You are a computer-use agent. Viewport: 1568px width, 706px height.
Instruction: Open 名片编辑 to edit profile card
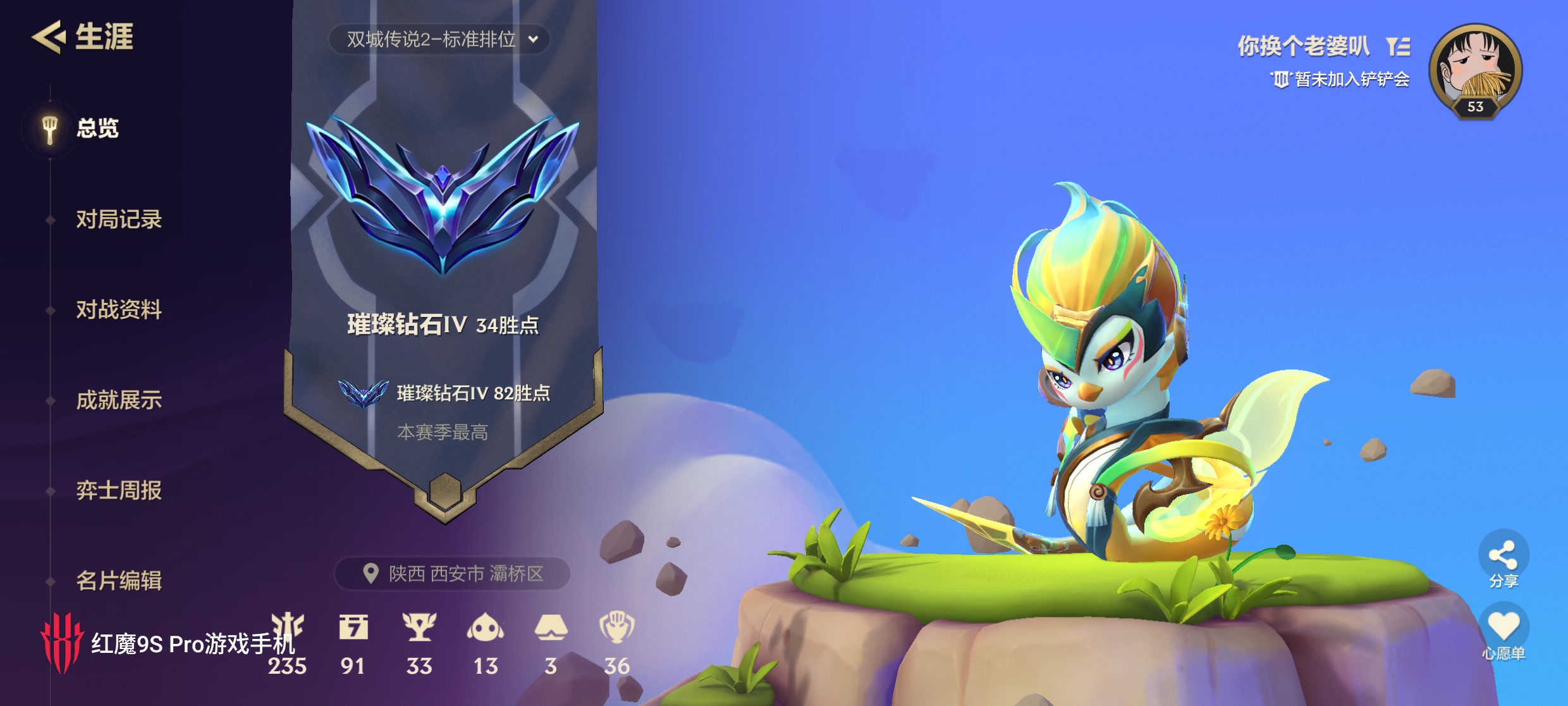coord(118,581)
